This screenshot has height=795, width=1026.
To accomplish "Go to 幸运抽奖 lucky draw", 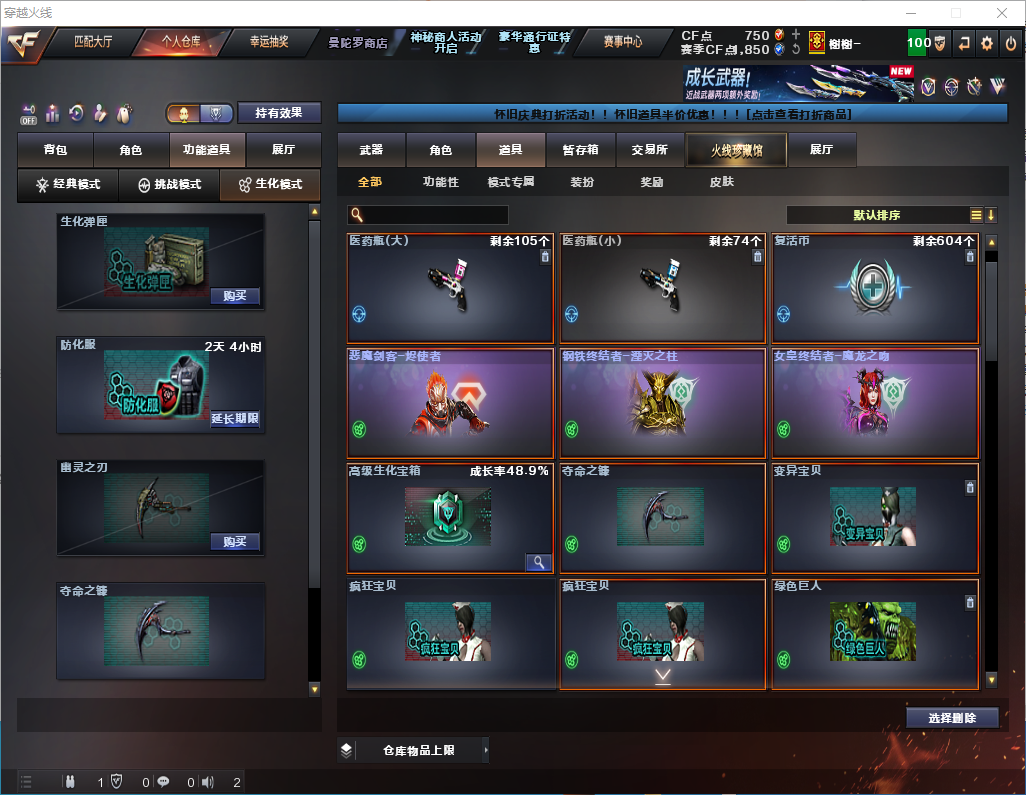I will click(x=268, y=42).
